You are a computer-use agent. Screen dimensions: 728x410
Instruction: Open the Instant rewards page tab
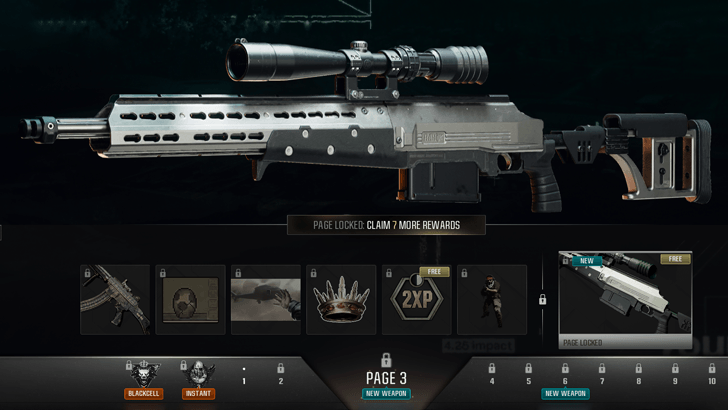198,379
